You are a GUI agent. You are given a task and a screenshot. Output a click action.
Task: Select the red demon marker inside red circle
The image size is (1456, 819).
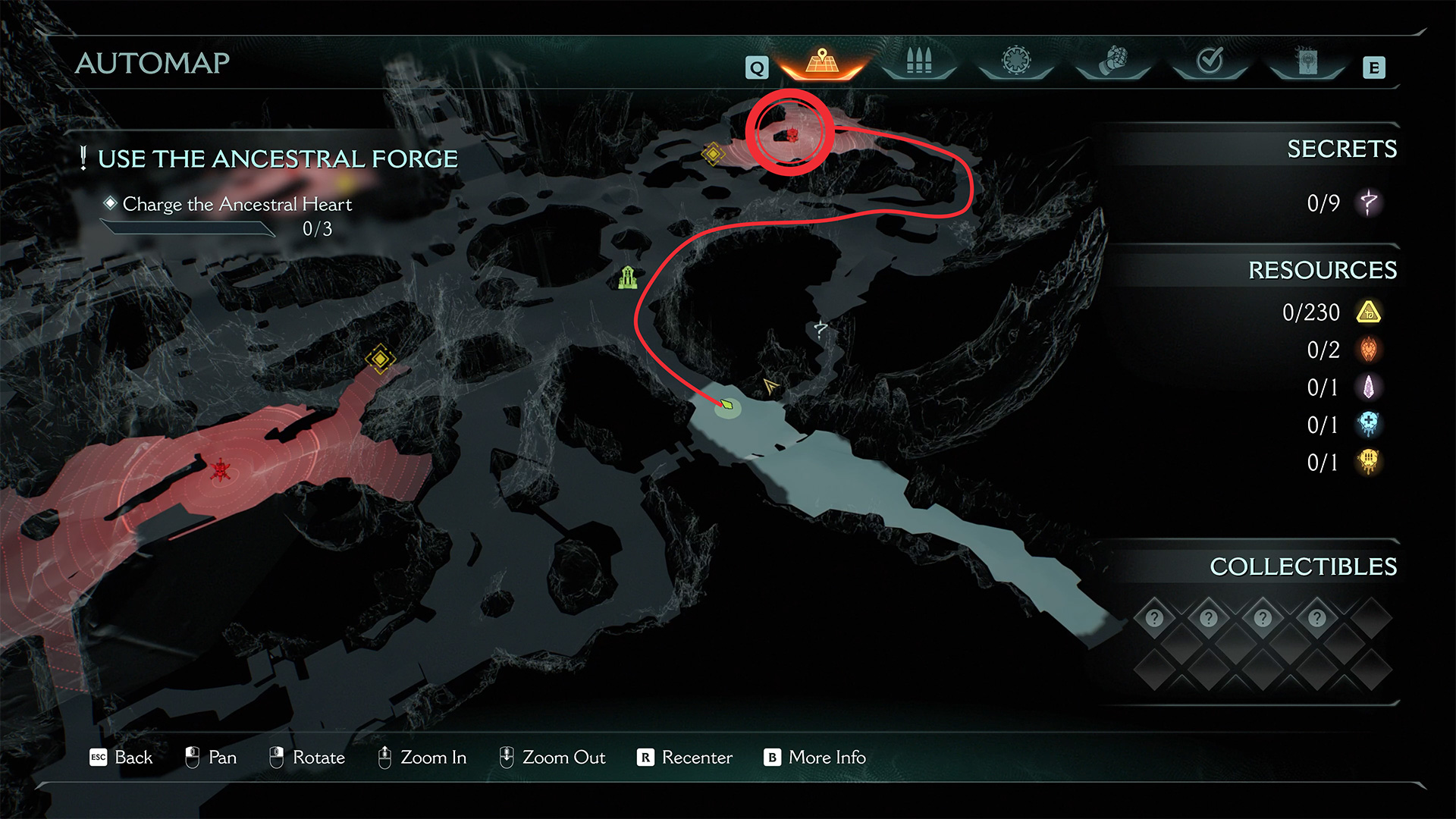pos(792,135)
